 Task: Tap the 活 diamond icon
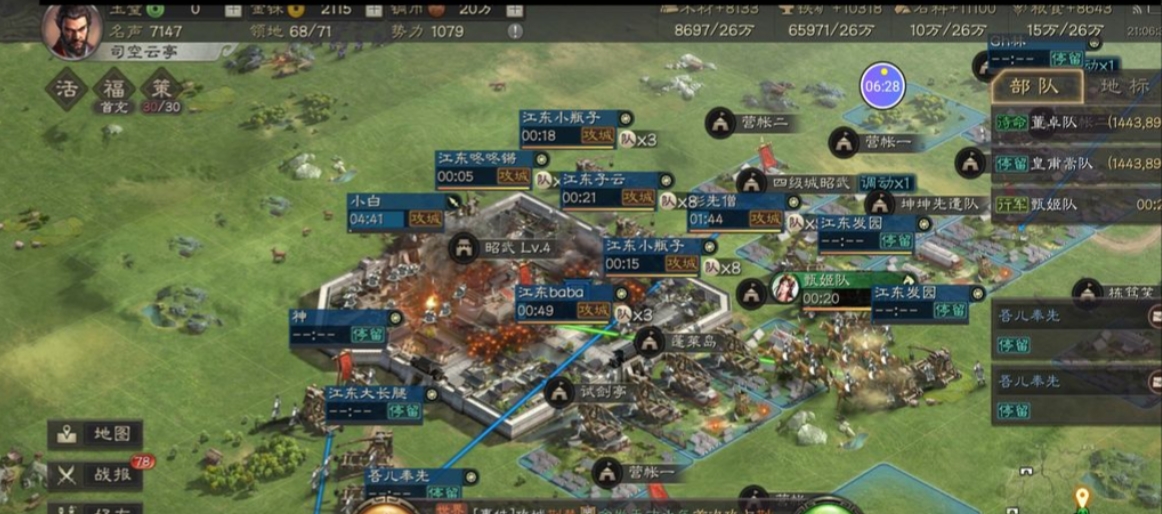(x=65, y=89)
